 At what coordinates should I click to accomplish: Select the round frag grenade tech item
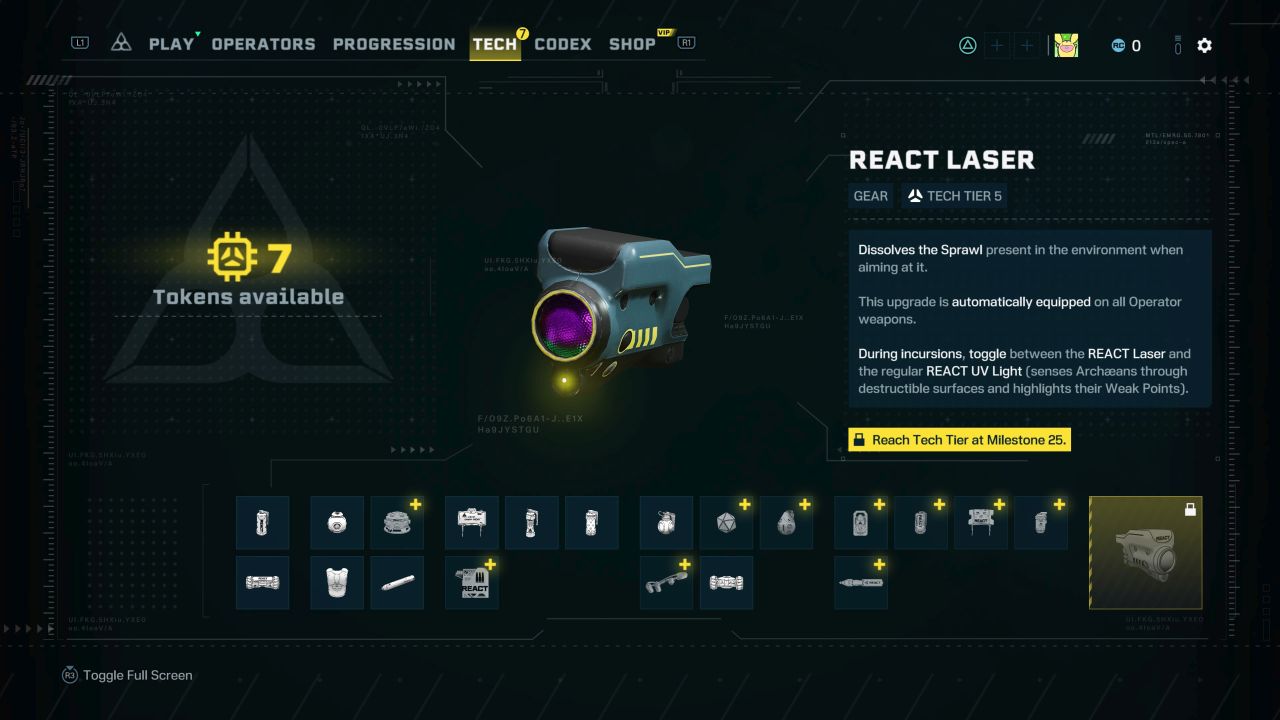click(666, 522)
